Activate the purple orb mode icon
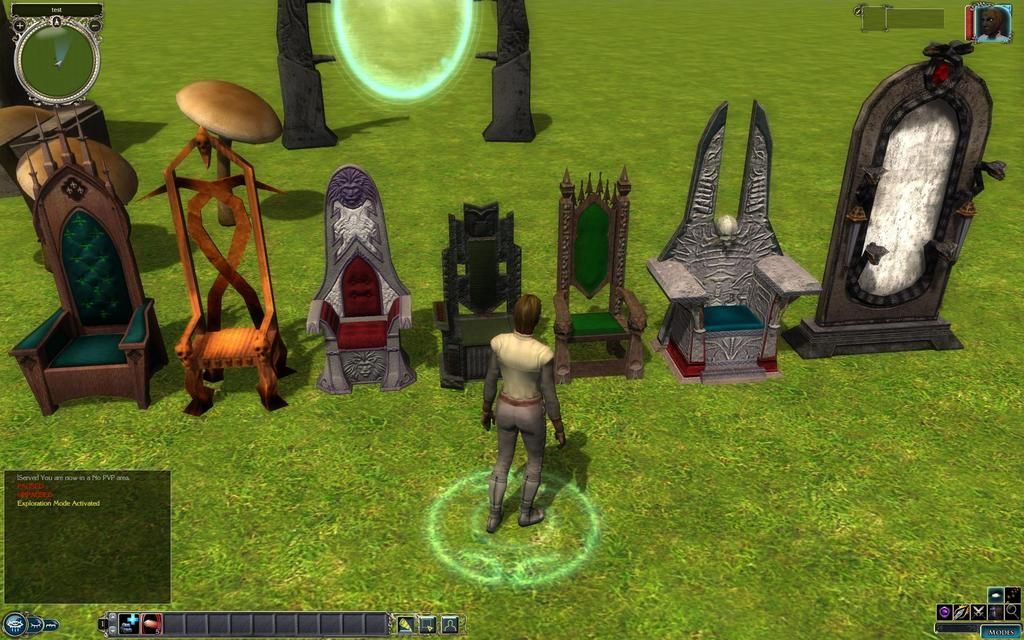This screenshot has width=1024, height=640. coord(944,611)
